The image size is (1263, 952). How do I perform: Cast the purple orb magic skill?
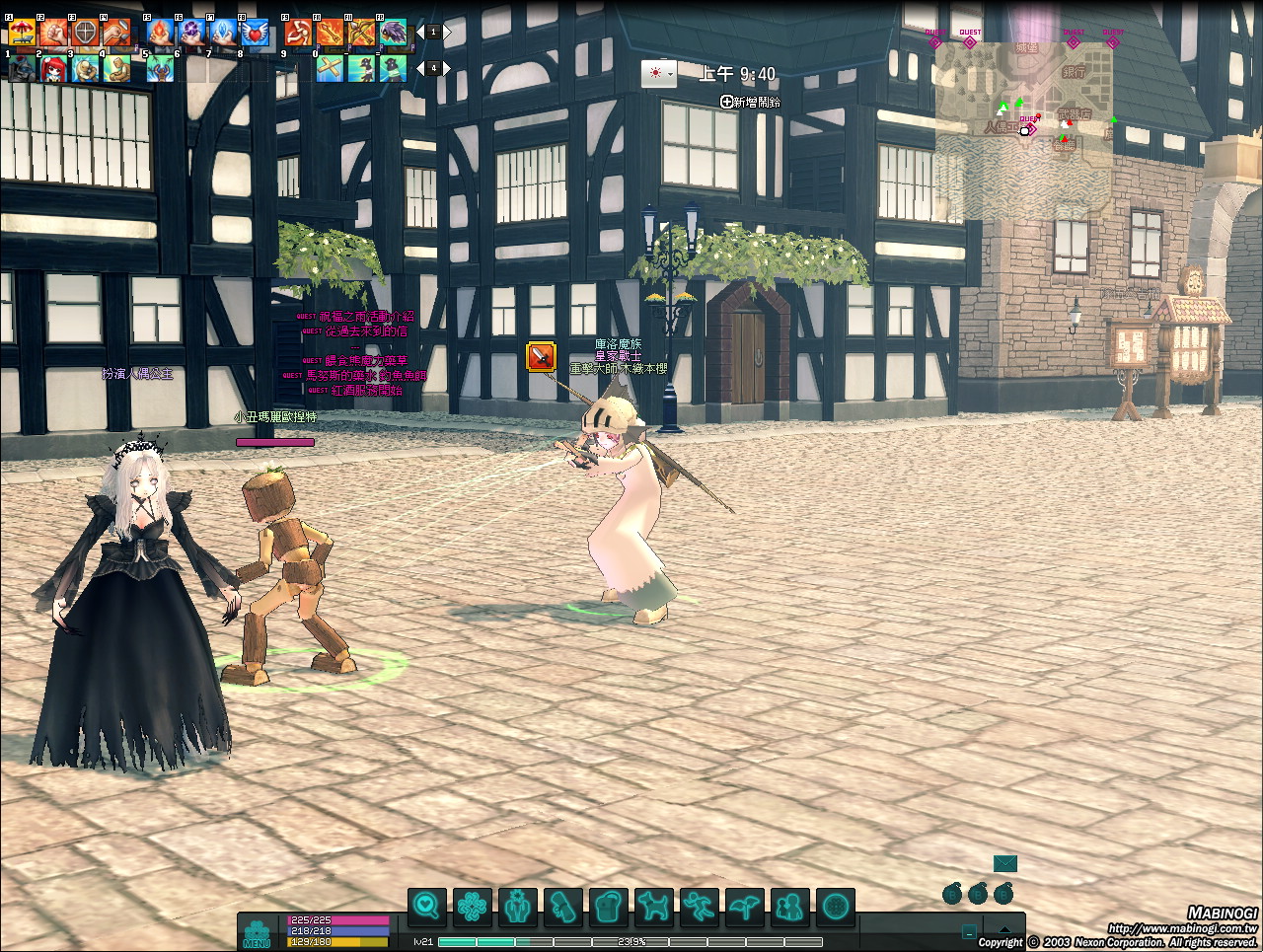[x=192, y=34]
